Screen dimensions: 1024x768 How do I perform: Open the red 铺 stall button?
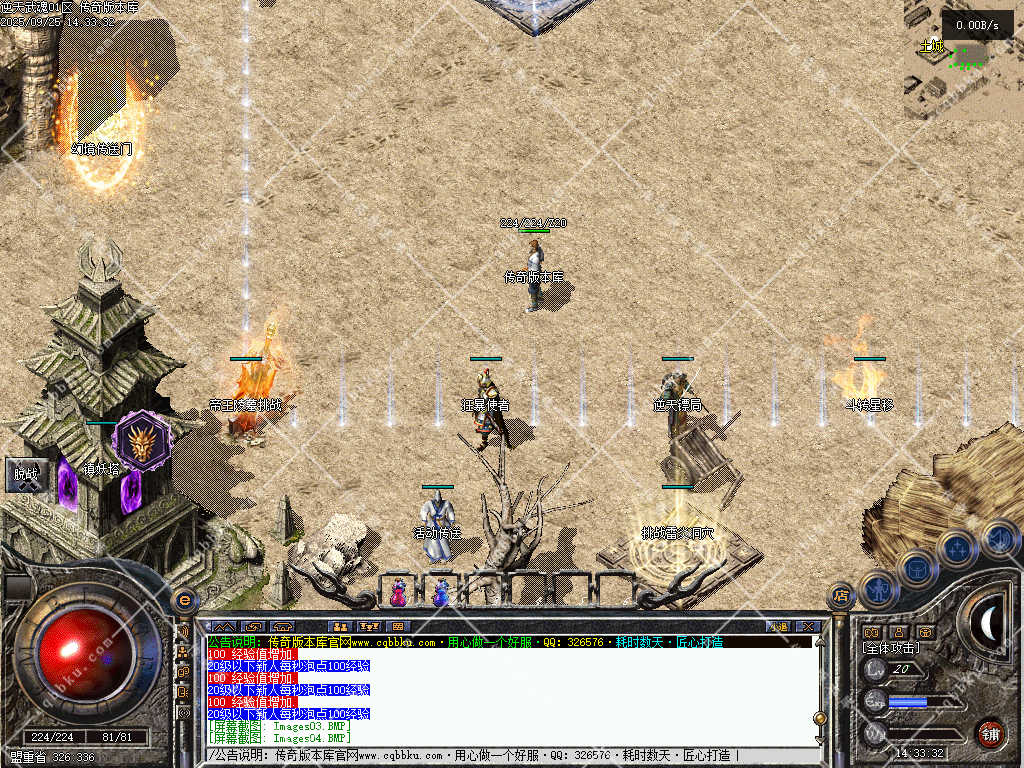[x=990, y=733]
